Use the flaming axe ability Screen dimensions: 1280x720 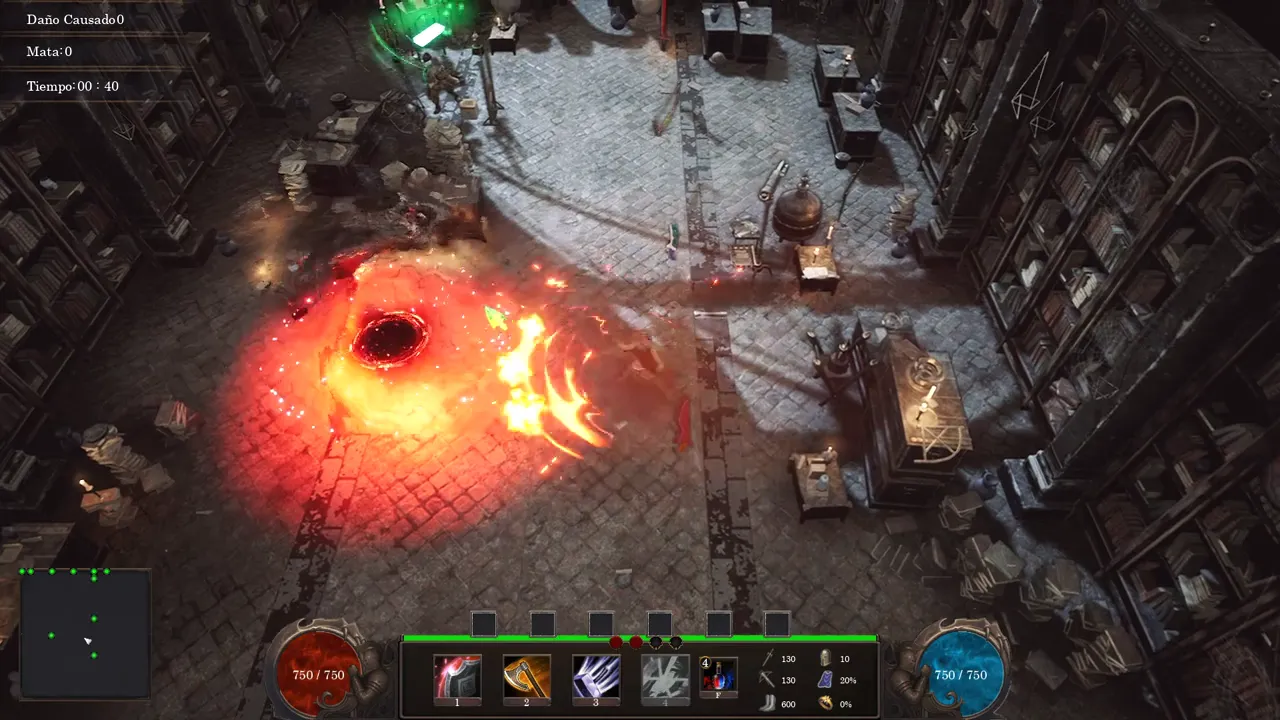point(526,677)
